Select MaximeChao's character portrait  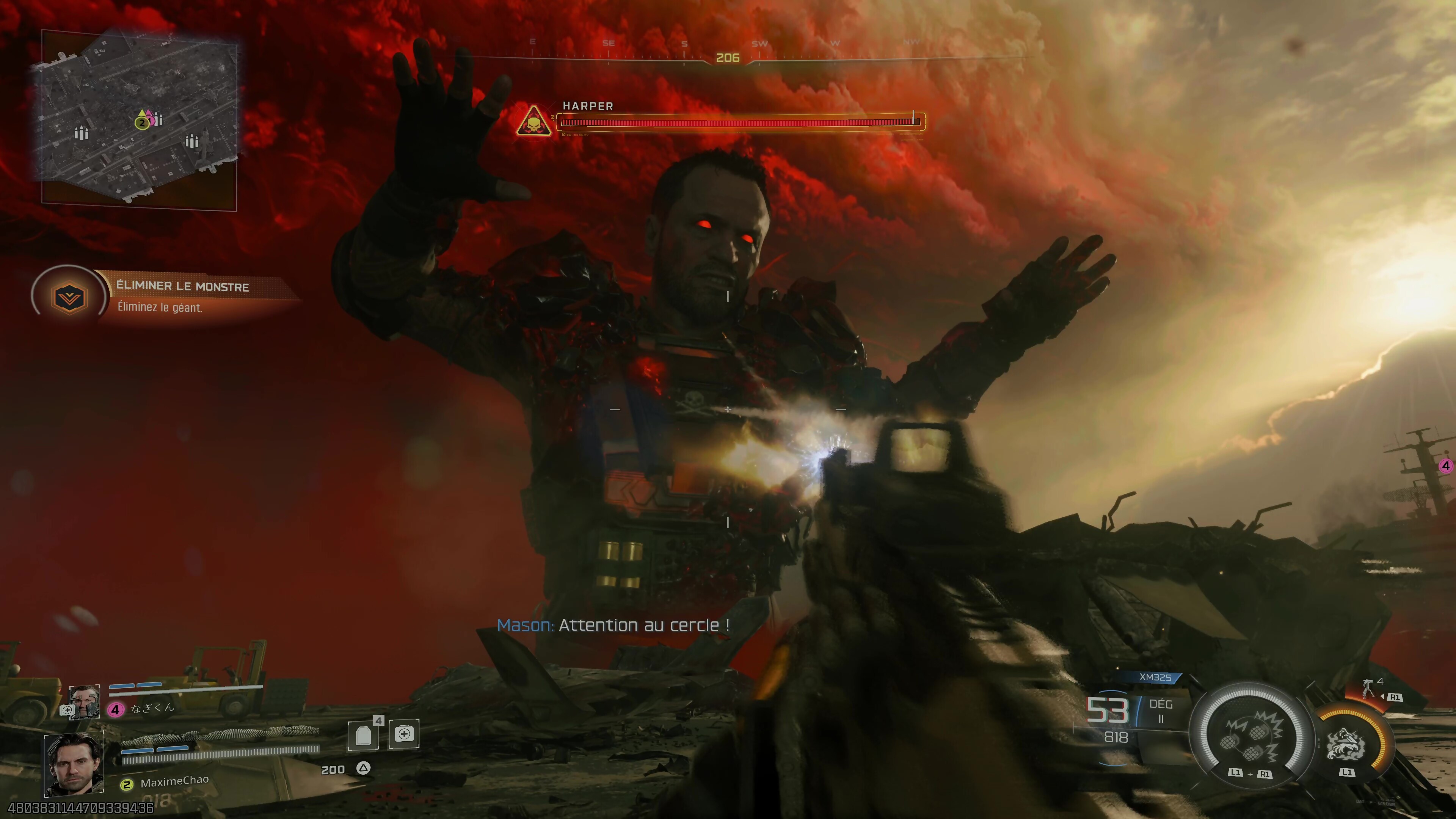(x=74, y=764)
